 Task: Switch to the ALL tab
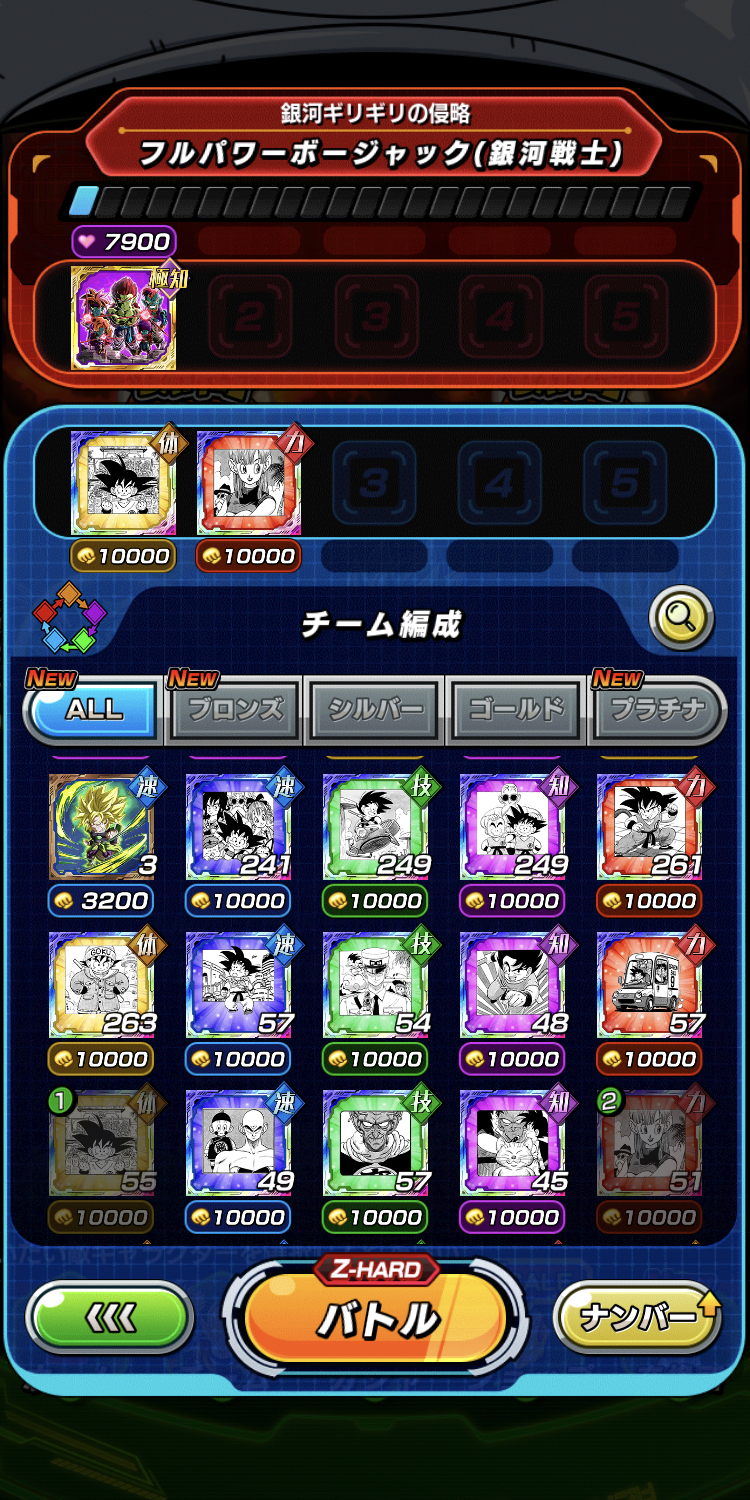coord(94,710)
